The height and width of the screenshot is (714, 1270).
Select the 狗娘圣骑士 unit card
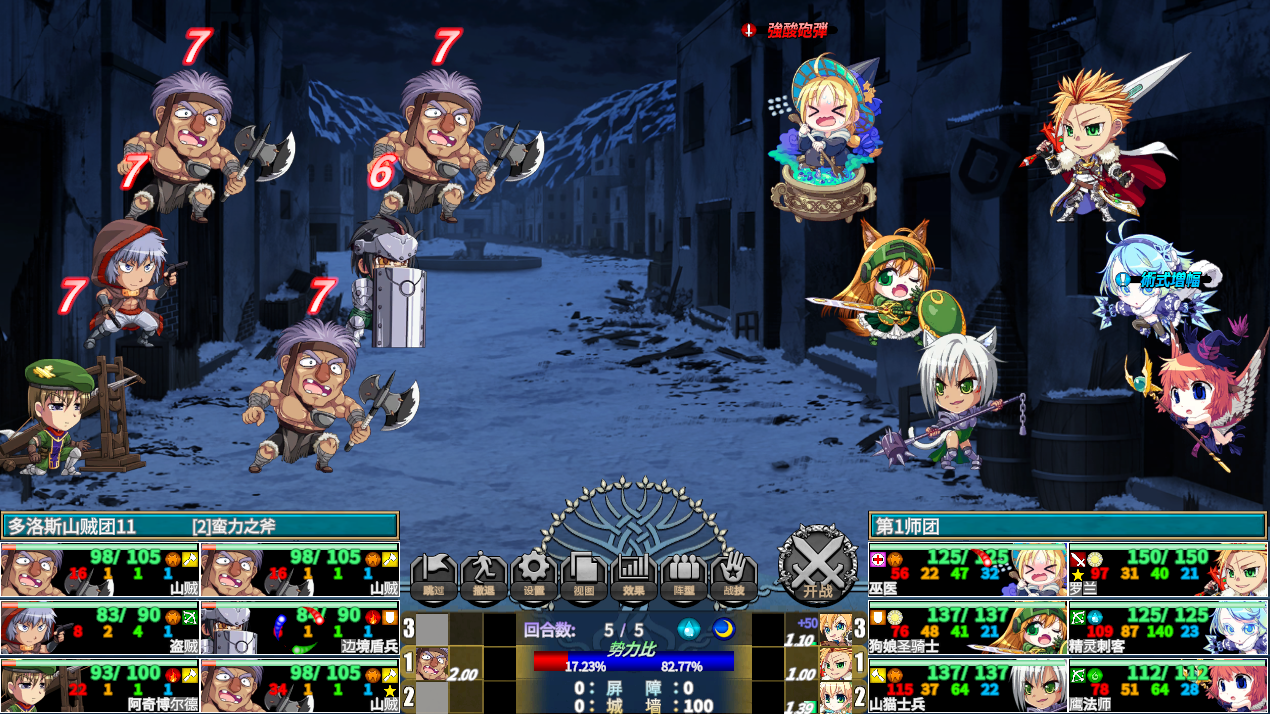tap(967, 628)
